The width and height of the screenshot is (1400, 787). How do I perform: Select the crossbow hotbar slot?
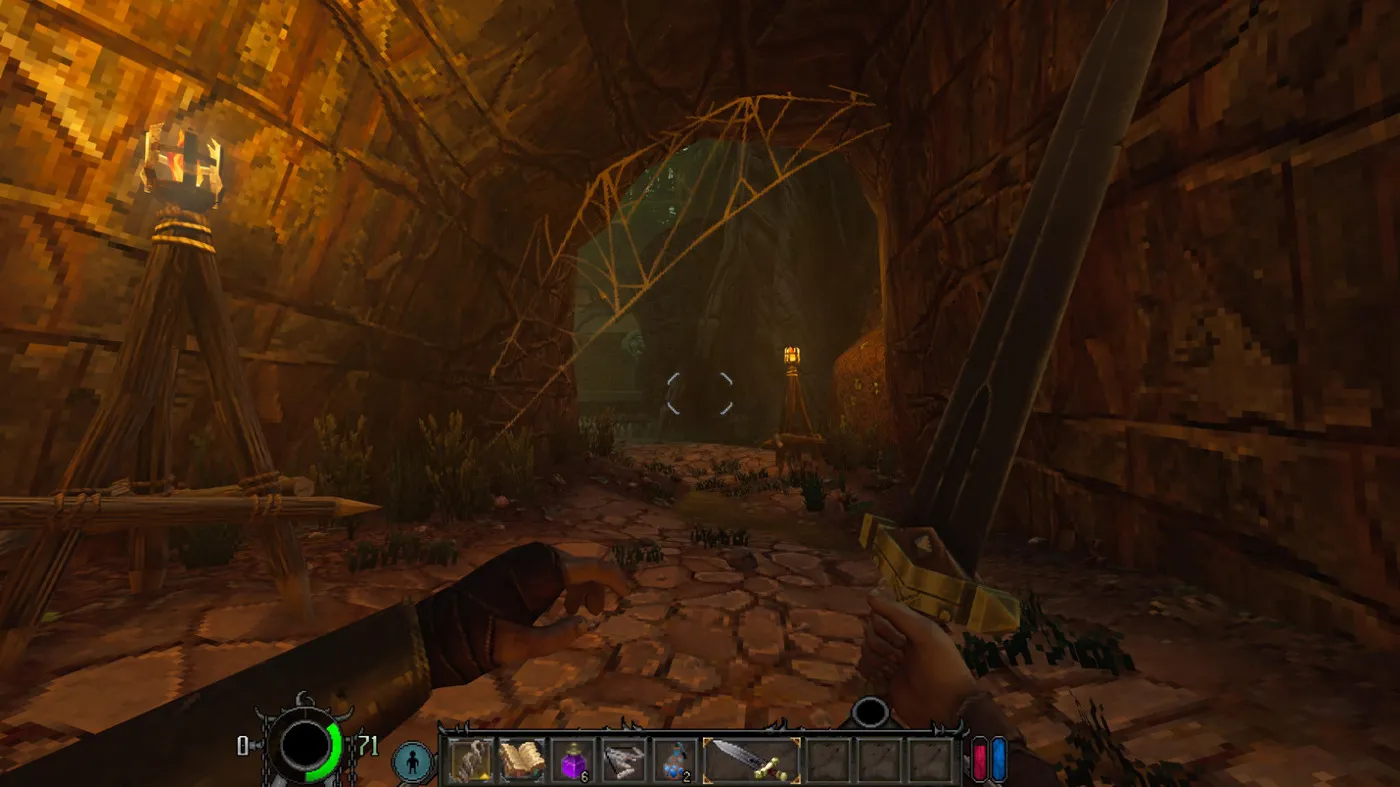click(624, 761)
